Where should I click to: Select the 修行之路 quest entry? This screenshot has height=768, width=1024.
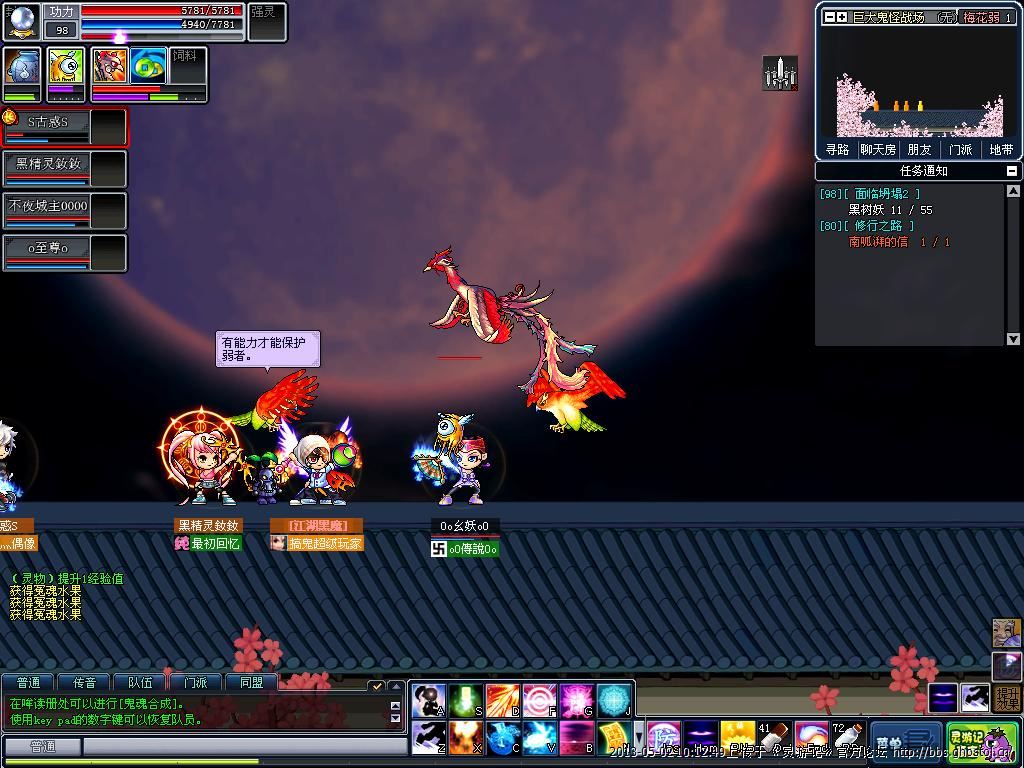(x=884, y=226)
